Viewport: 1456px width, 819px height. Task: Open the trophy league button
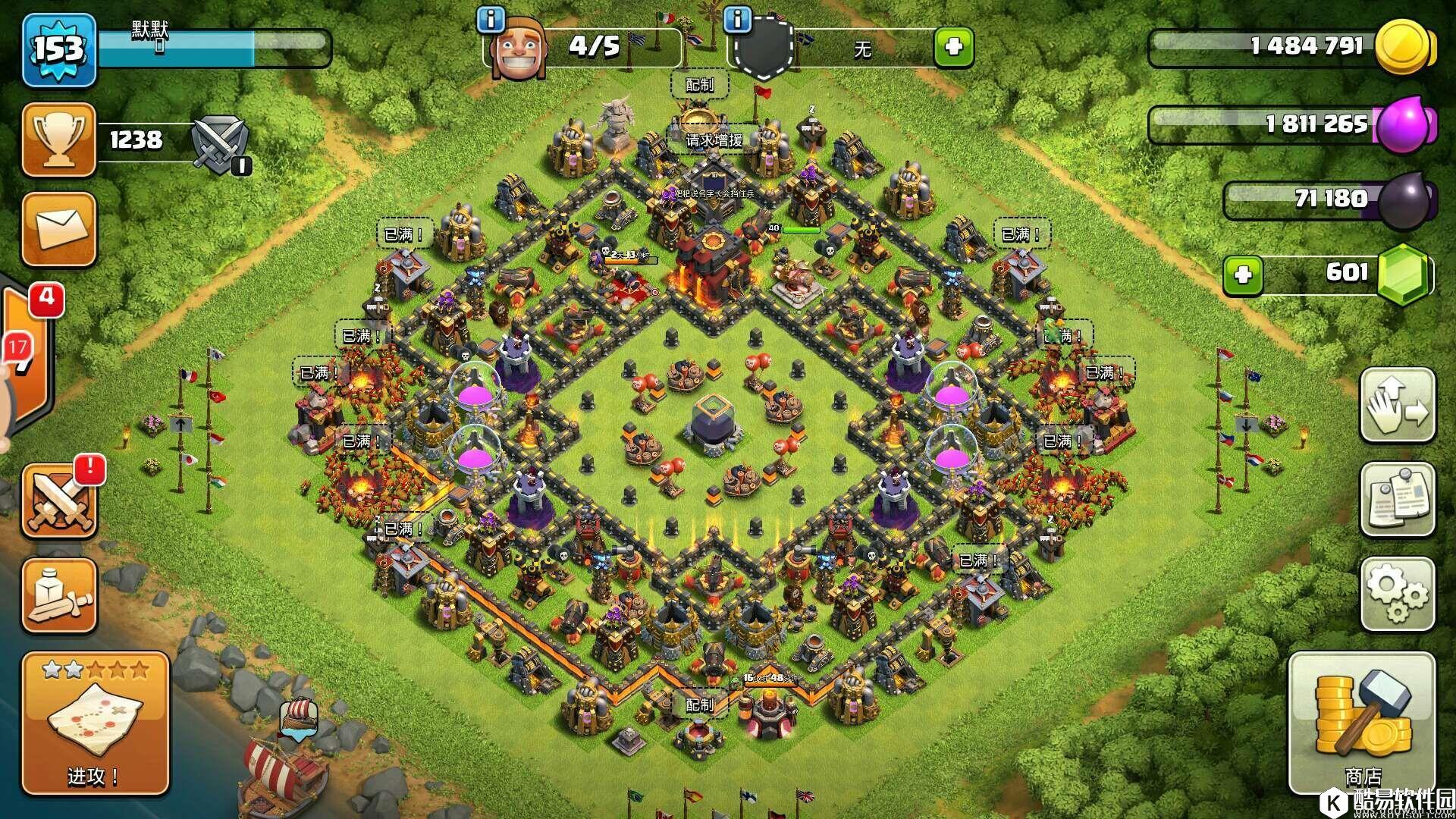(59, 140)
